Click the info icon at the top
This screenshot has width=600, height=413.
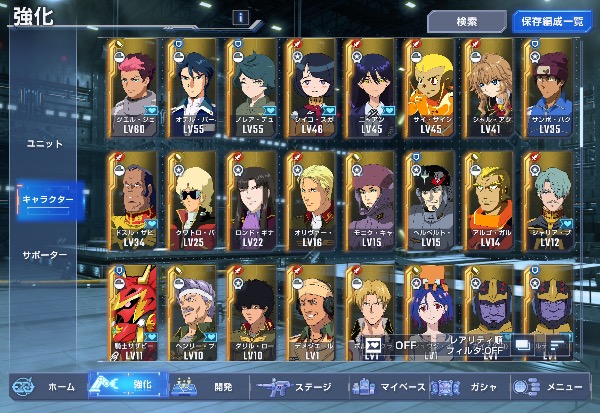pos(240,17)
